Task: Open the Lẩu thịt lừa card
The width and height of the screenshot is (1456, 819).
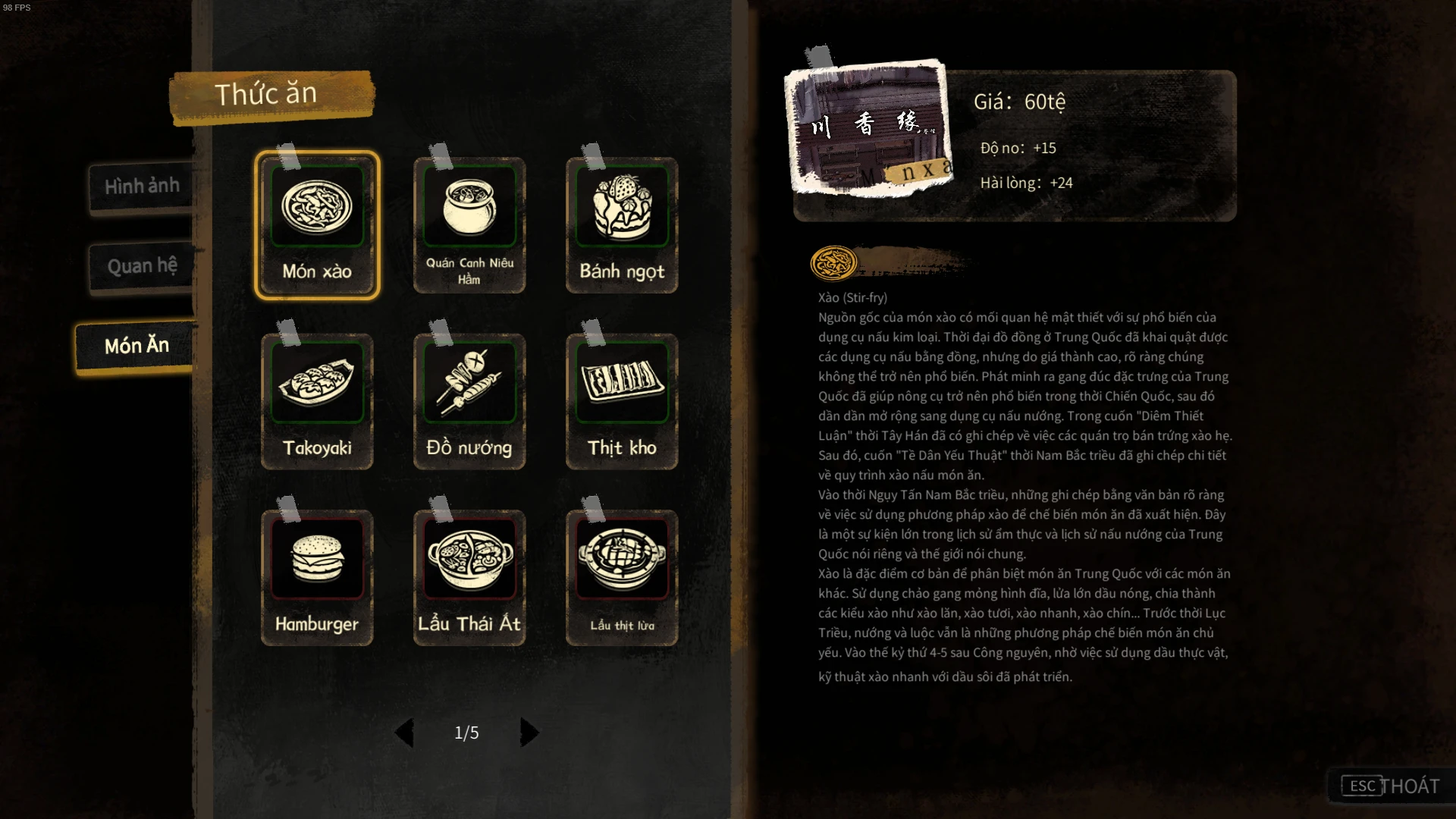Action: click(x=622, y=578)
